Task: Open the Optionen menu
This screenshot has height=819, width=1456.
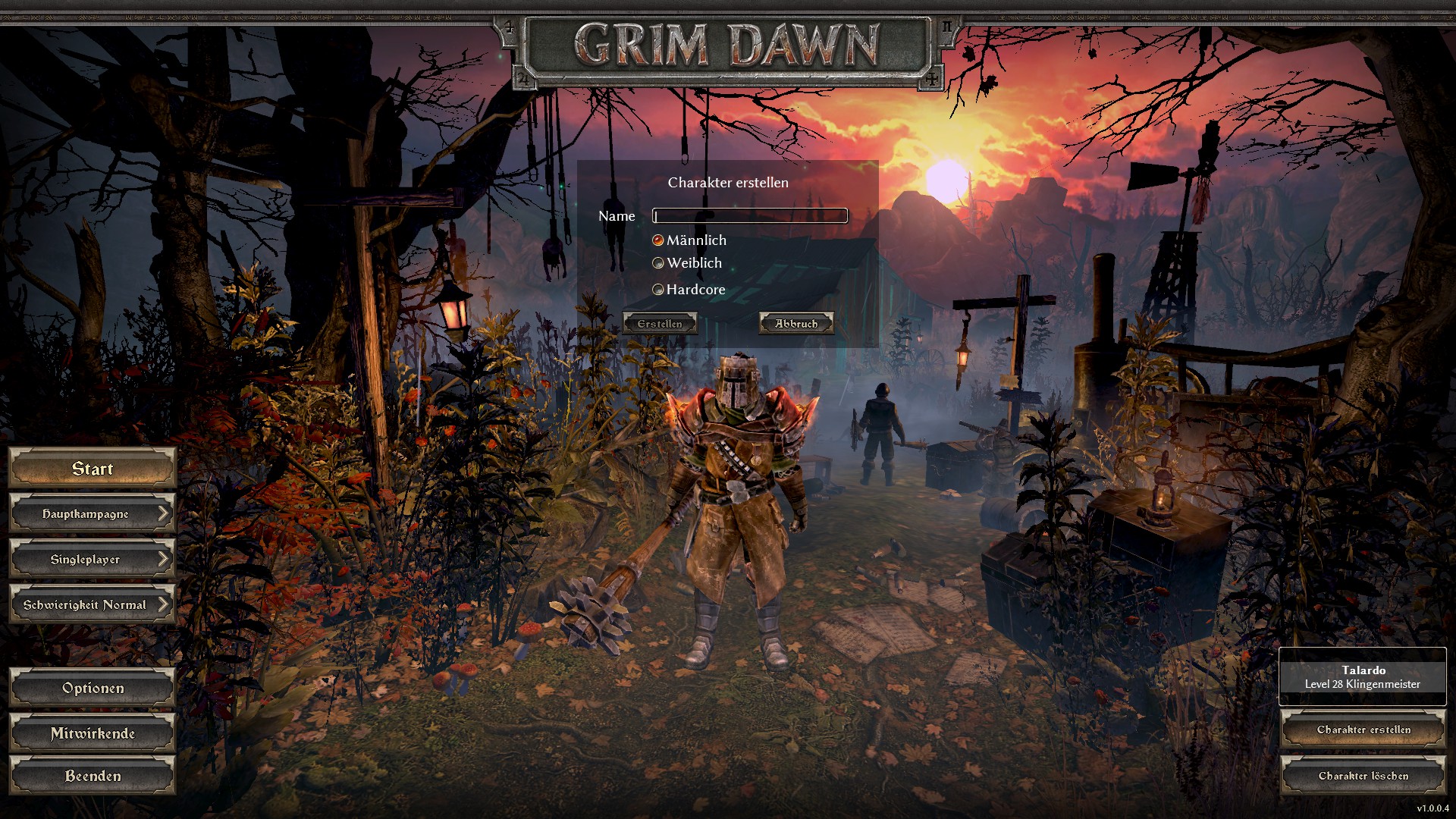Action: 93,689
